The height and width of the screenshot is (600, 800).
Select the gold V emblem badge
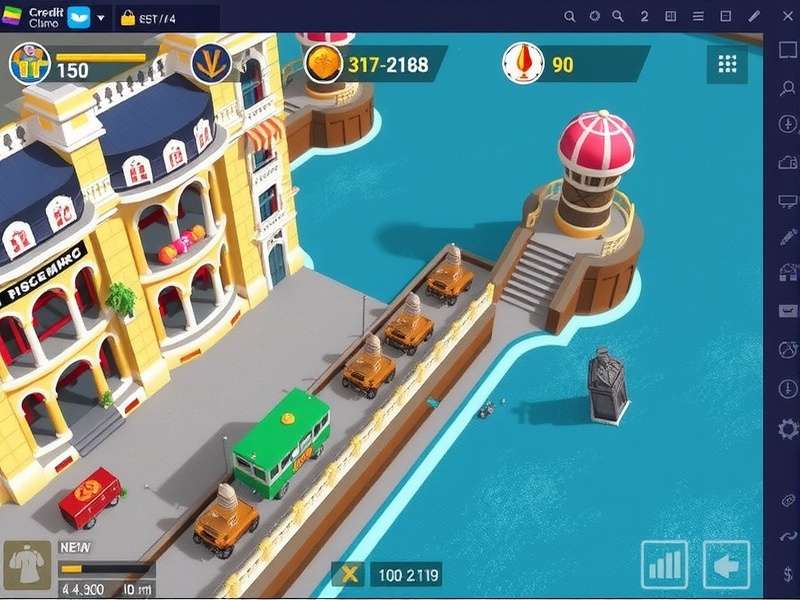tap(211, 64)
